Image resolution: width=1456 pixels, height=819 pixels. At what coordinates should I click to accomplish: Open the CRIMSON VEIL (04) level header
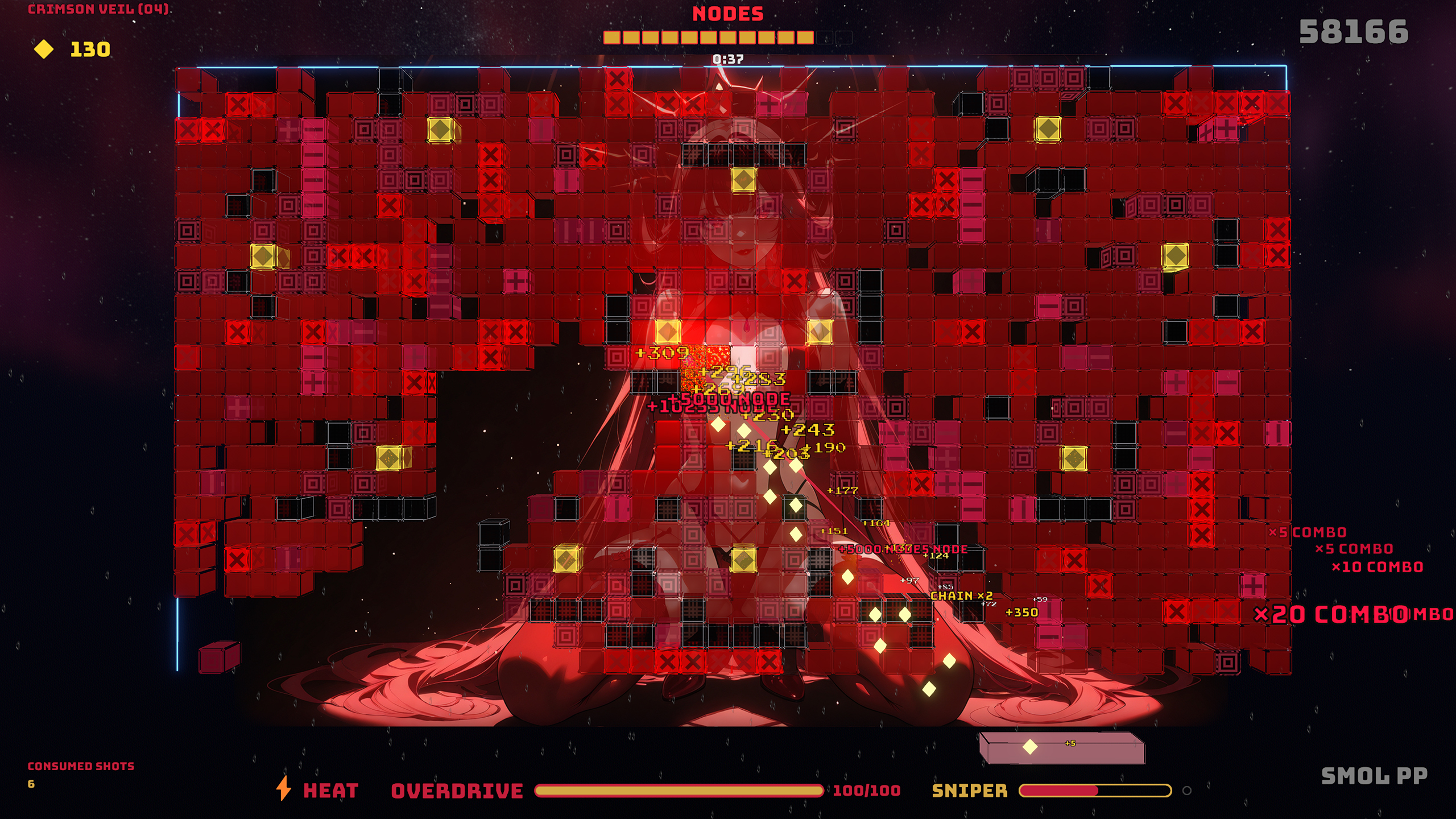tap(98, 9)
